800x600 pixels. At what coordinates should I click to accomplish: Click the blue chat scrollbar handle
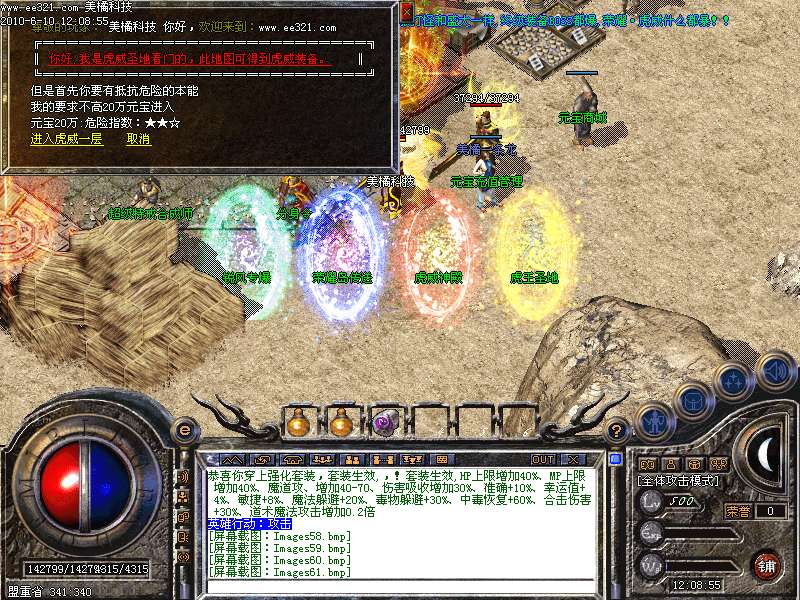[616, 460]
